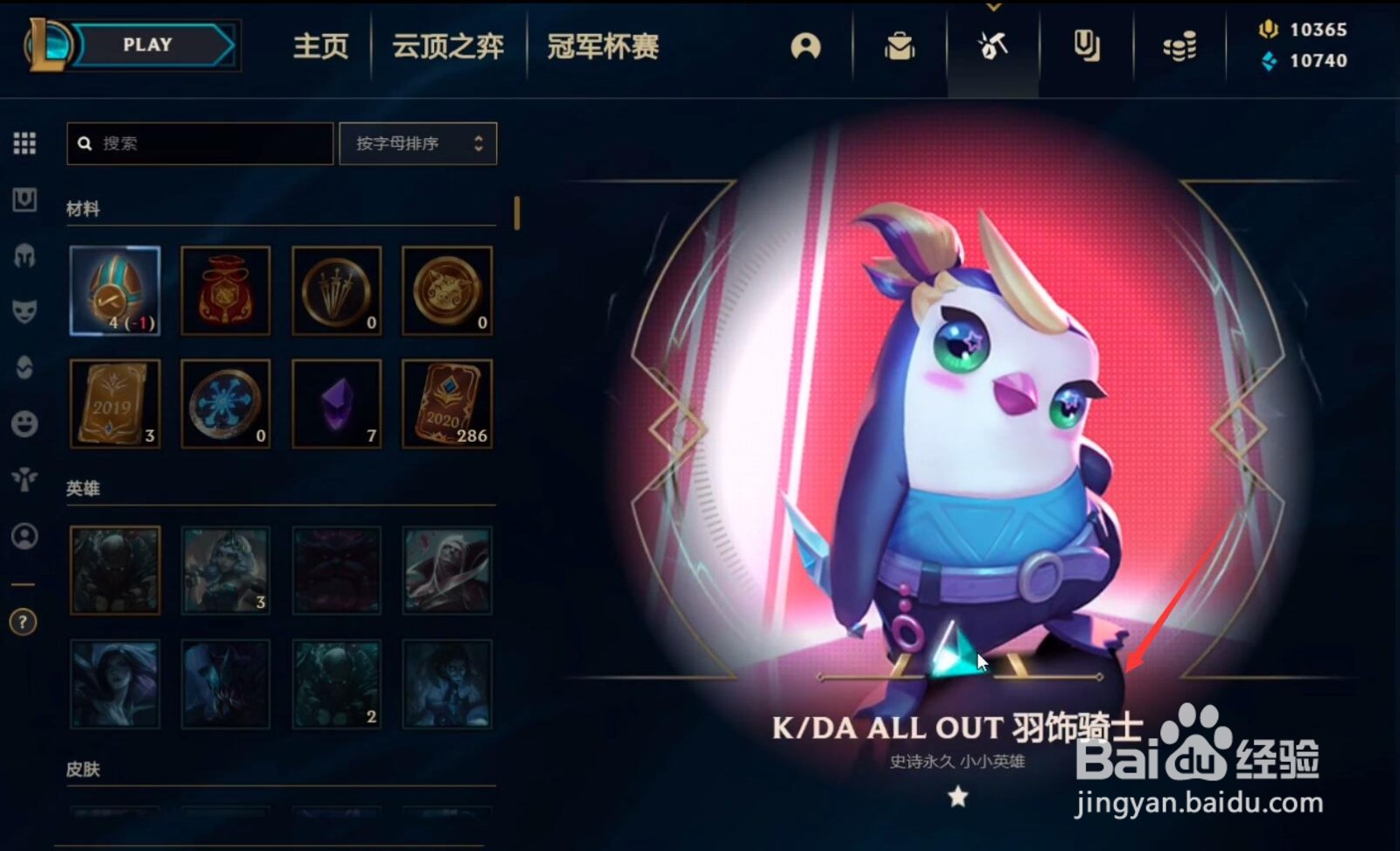Click the grid icon at the top of sidebar

(x=24, y=143)
